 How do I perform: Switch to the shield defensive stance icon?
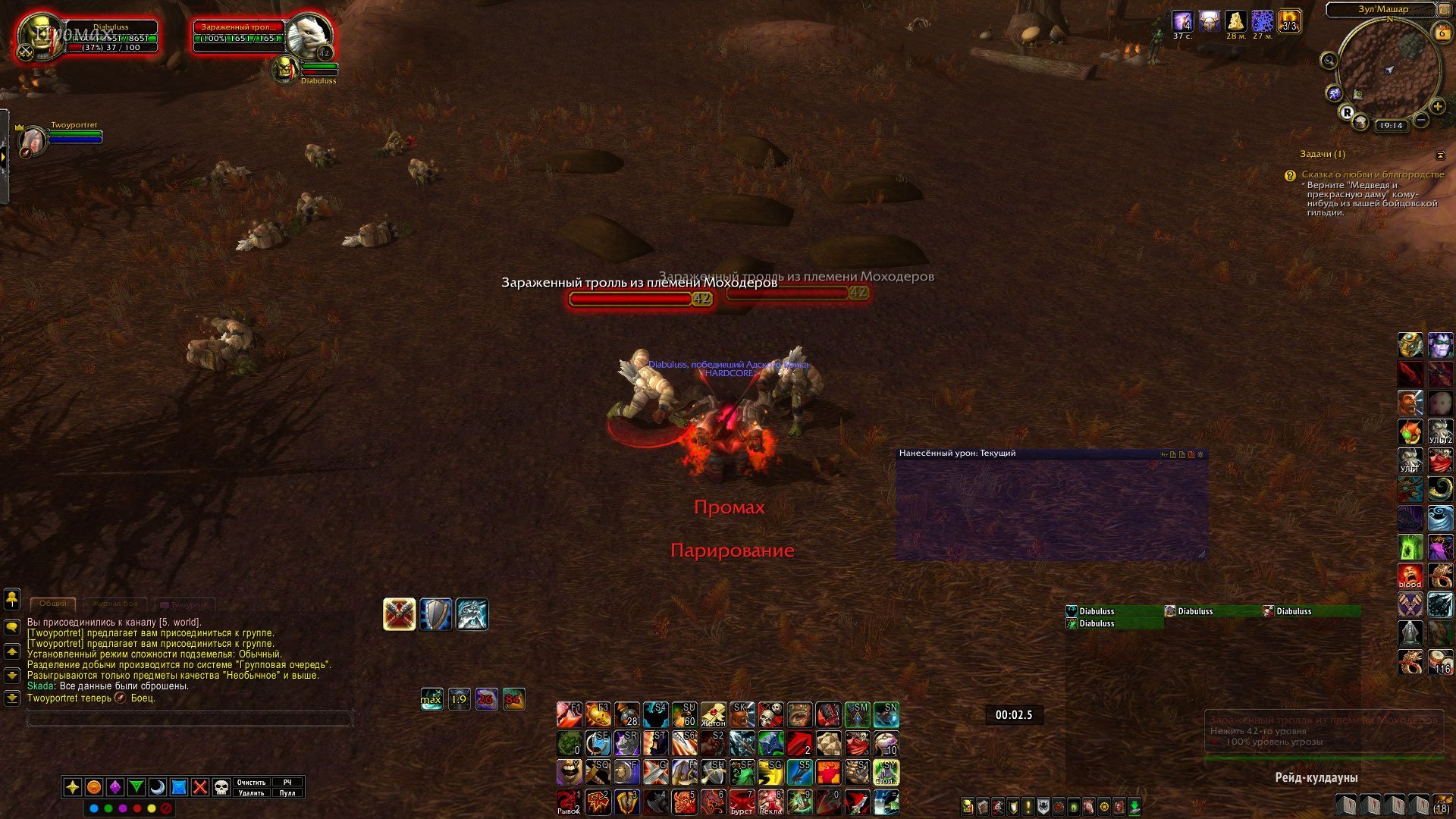point(436,614)
